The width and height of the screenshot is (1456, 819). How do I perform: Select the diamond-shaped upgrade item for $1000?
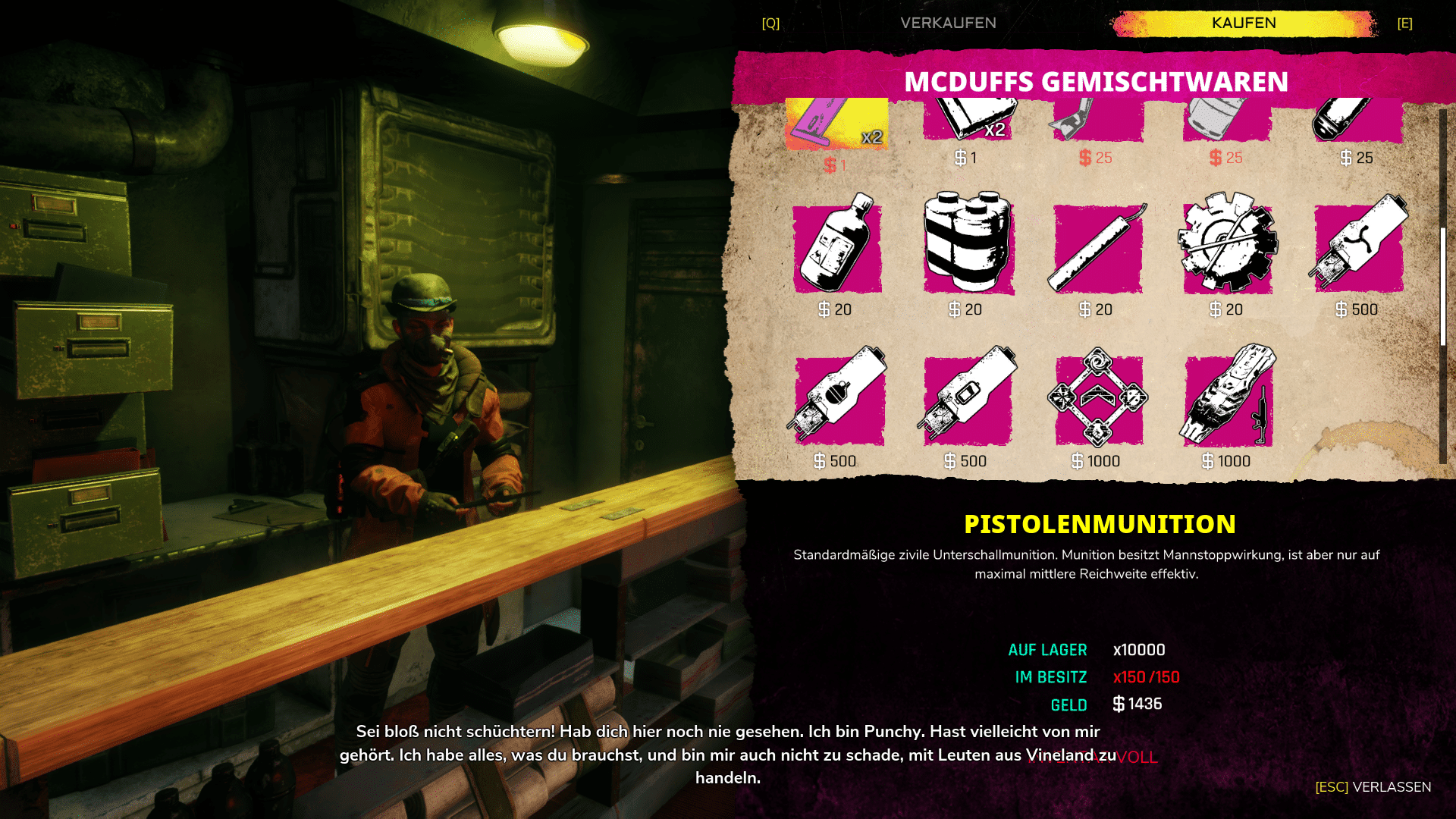click(x=1098, y=398)
